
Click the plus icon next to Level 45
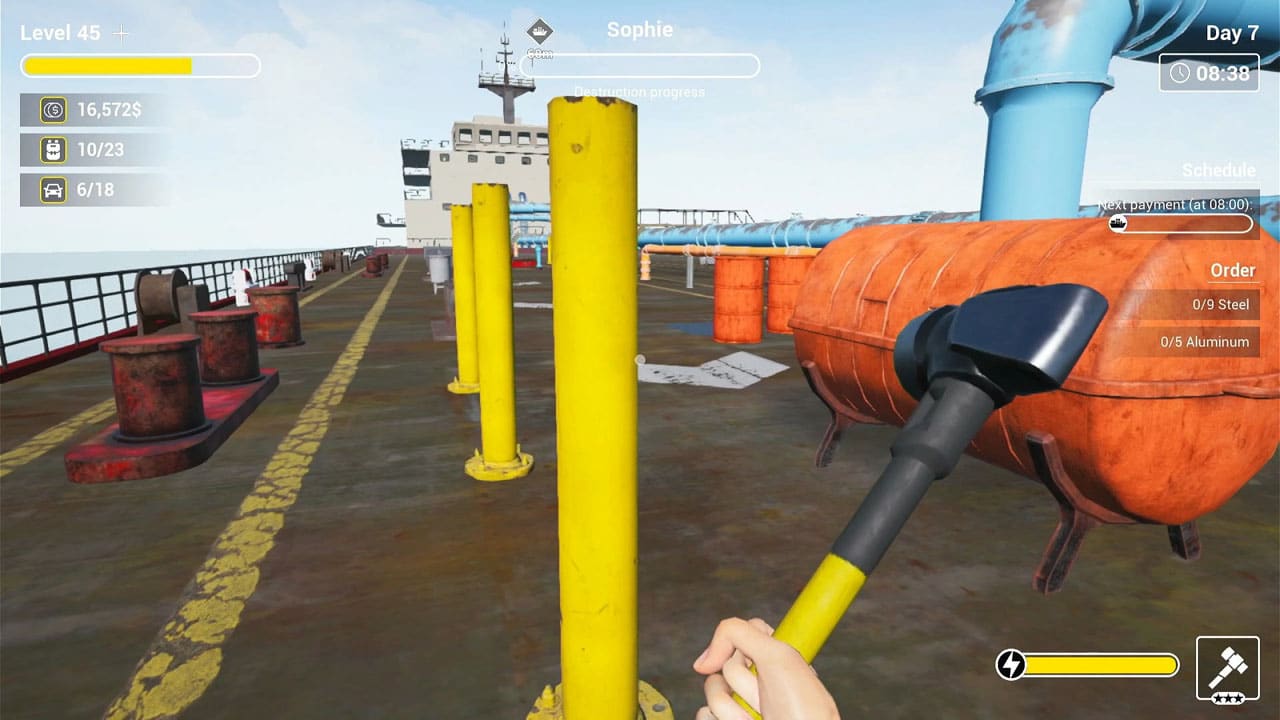point(120,32)
